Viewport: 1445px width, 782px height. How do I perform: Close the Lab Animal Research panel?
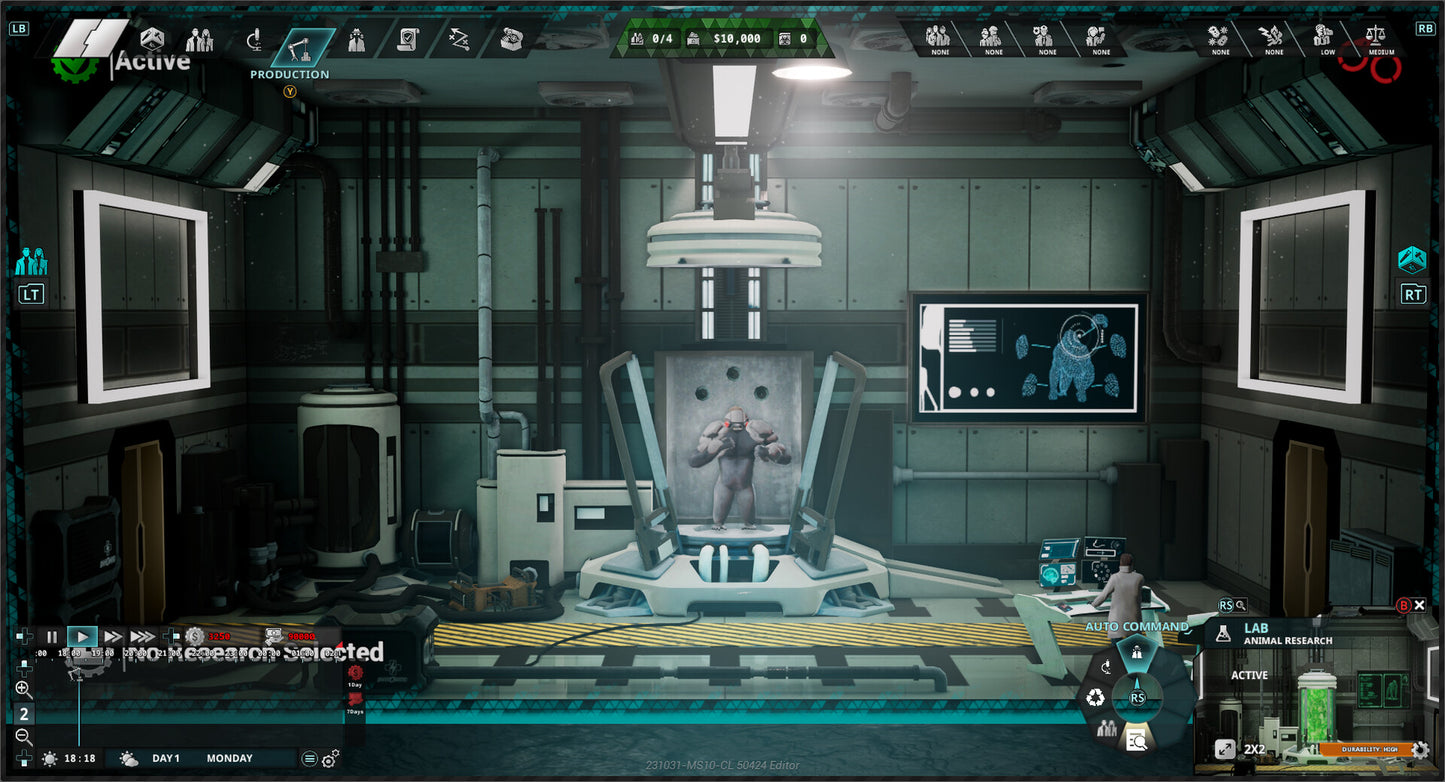click(x=1419, y=605)
